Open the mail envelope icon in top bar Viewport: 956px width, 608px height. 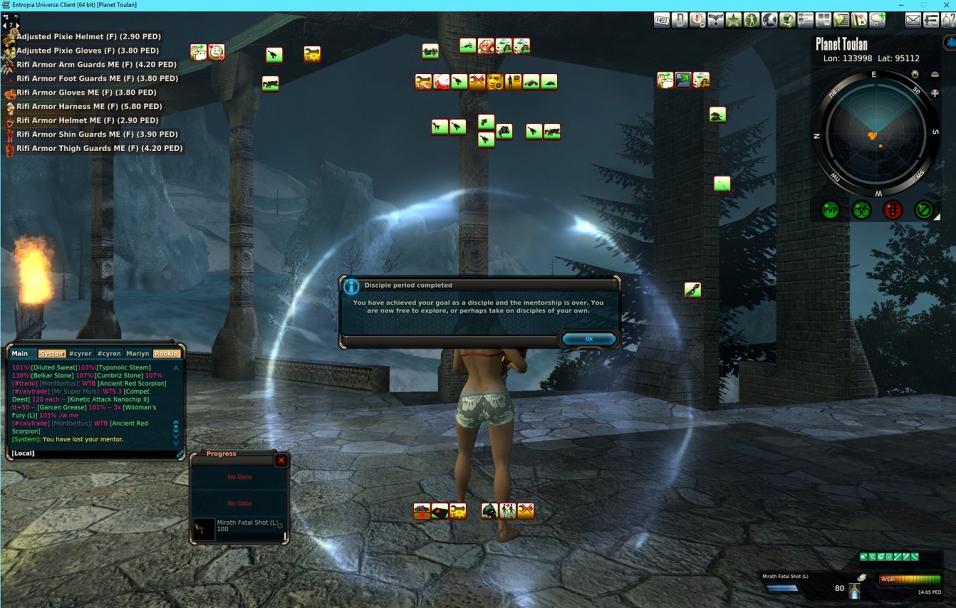pyautogui.click(x=913, y=20)
